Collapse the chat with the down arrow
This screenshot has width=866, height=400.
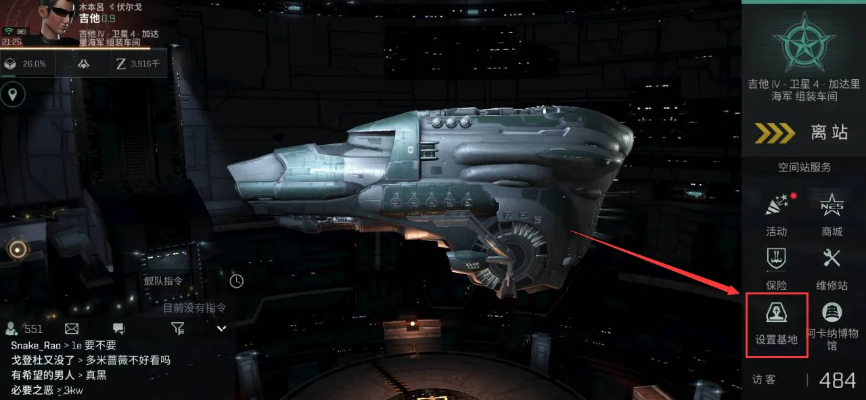tap(222, 328)
